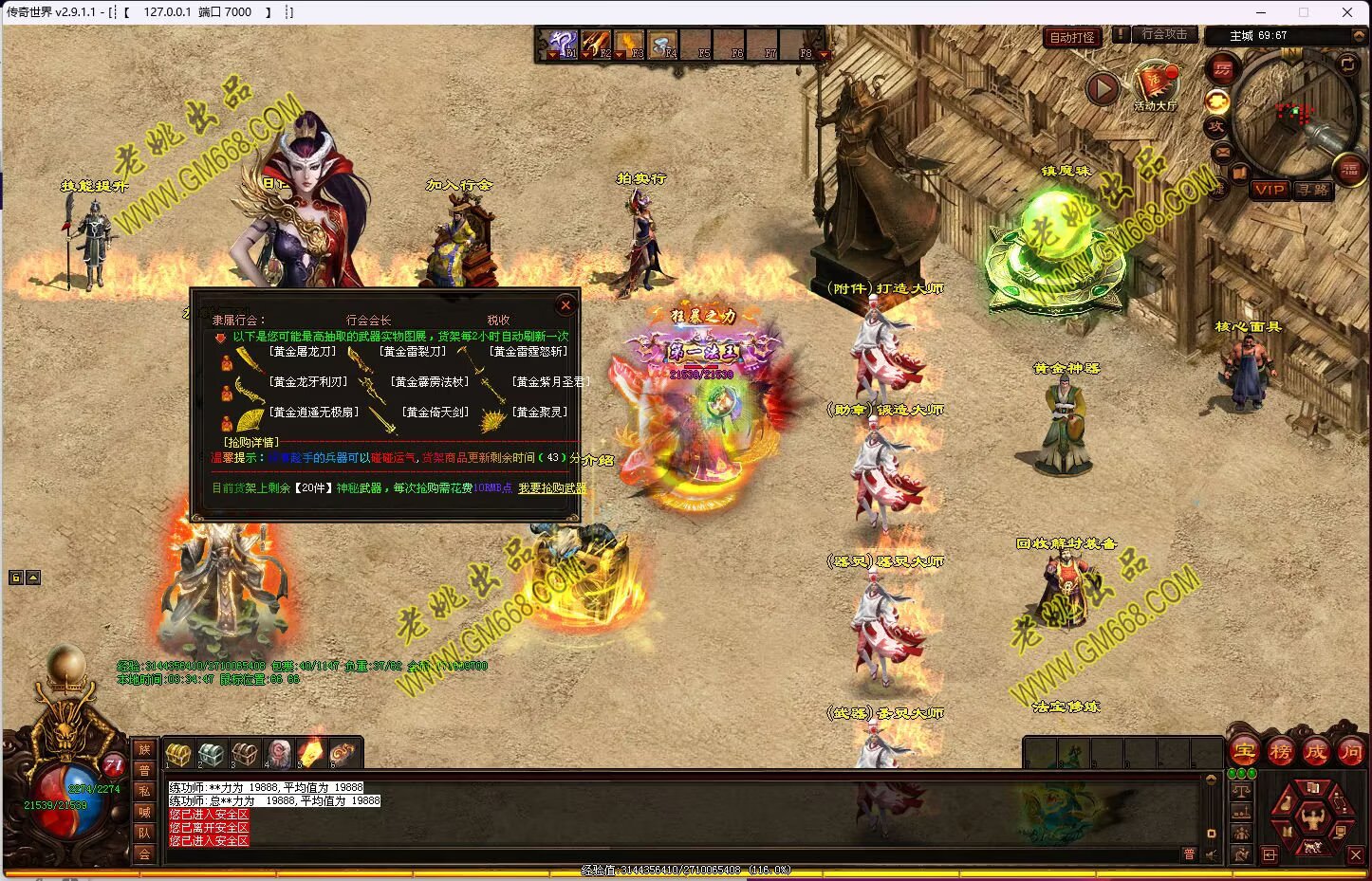Toggle the 自动打怪 auto-fight button
Viewport: 1372px width, 881px height.
[1072, 37]
